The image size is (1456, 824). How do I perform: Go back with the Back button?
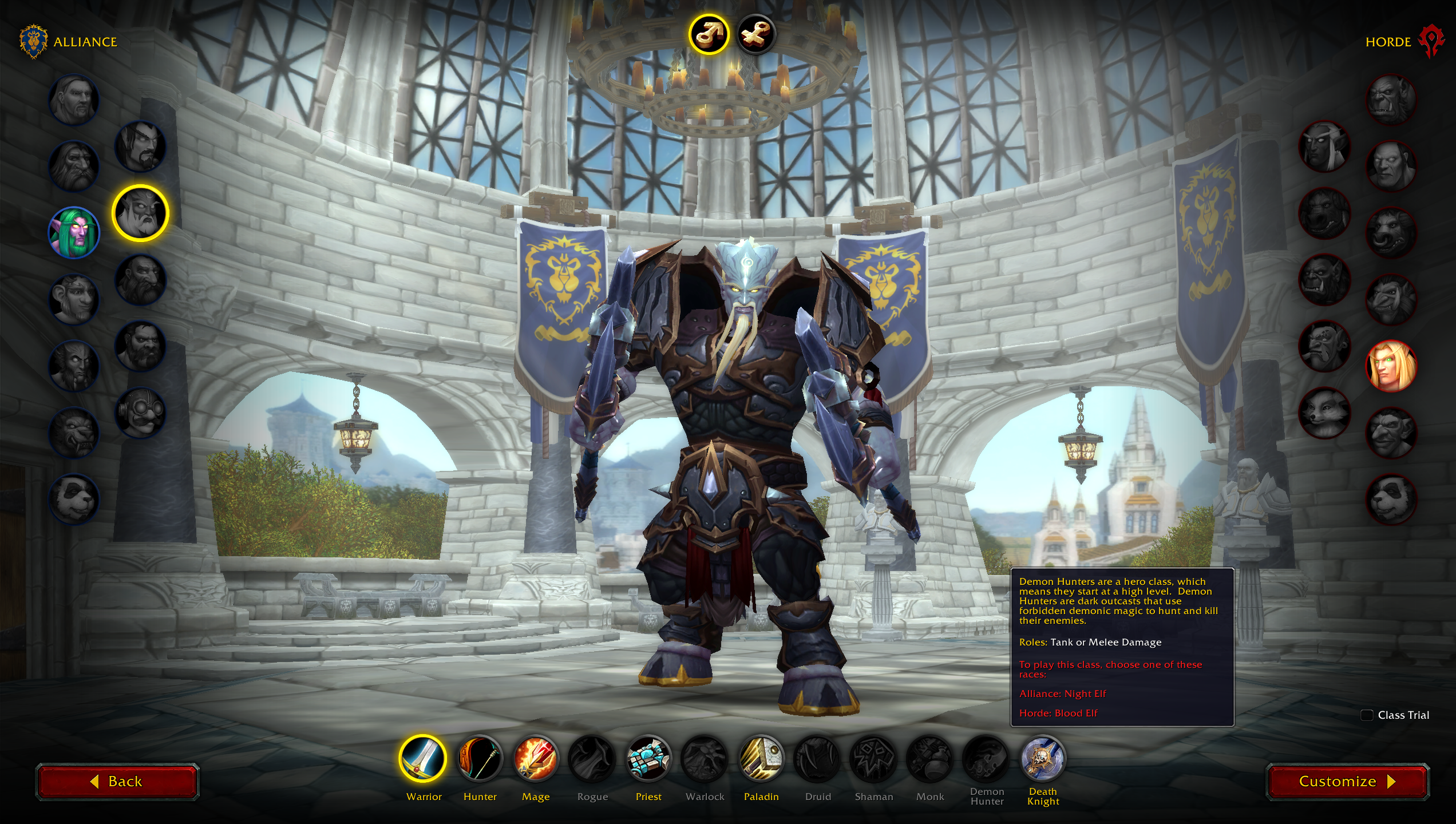117,782
